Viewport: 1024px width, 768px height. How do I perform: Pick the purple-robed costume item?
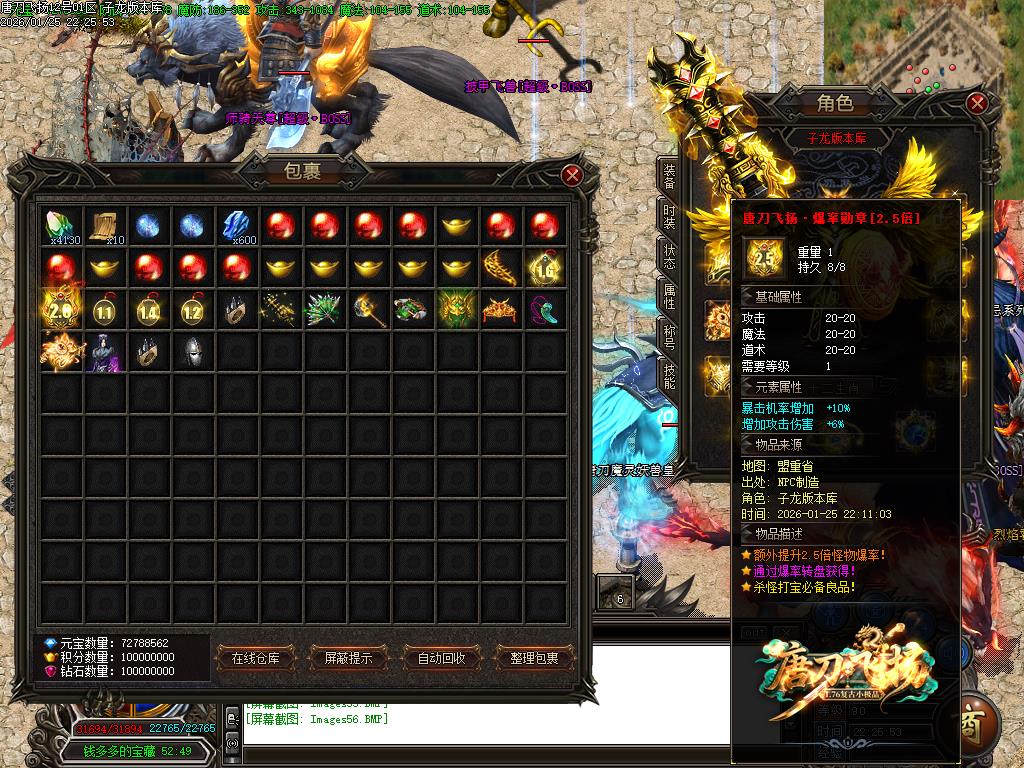(x=105, y=353)
